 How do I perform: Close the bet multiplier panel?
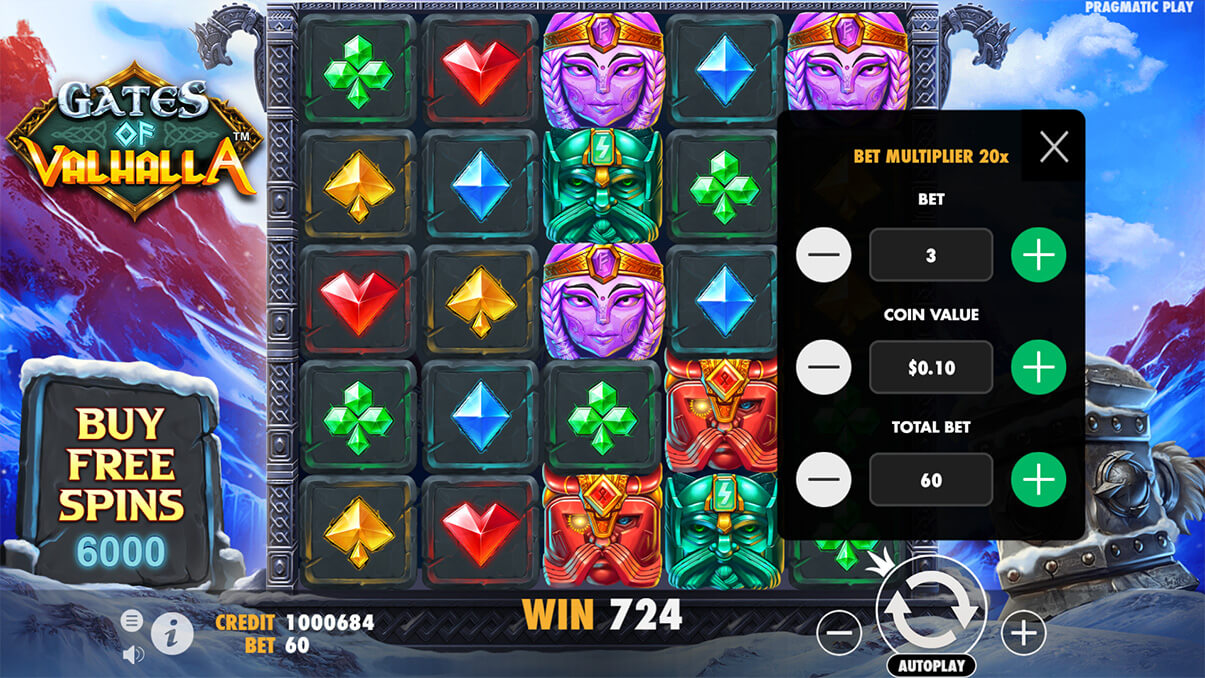1054,148
